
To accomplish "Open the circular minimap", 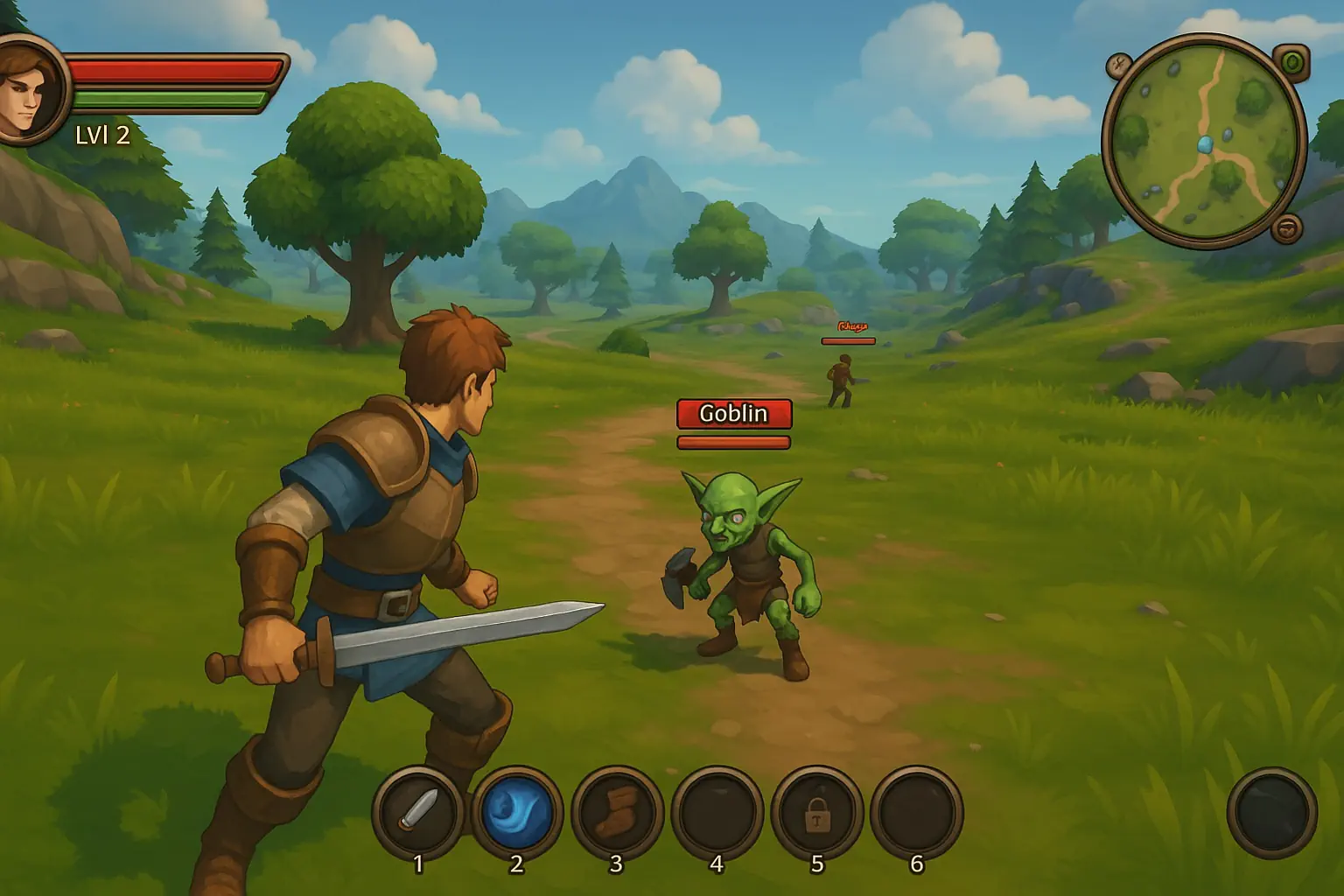I will coord(1204,140).
